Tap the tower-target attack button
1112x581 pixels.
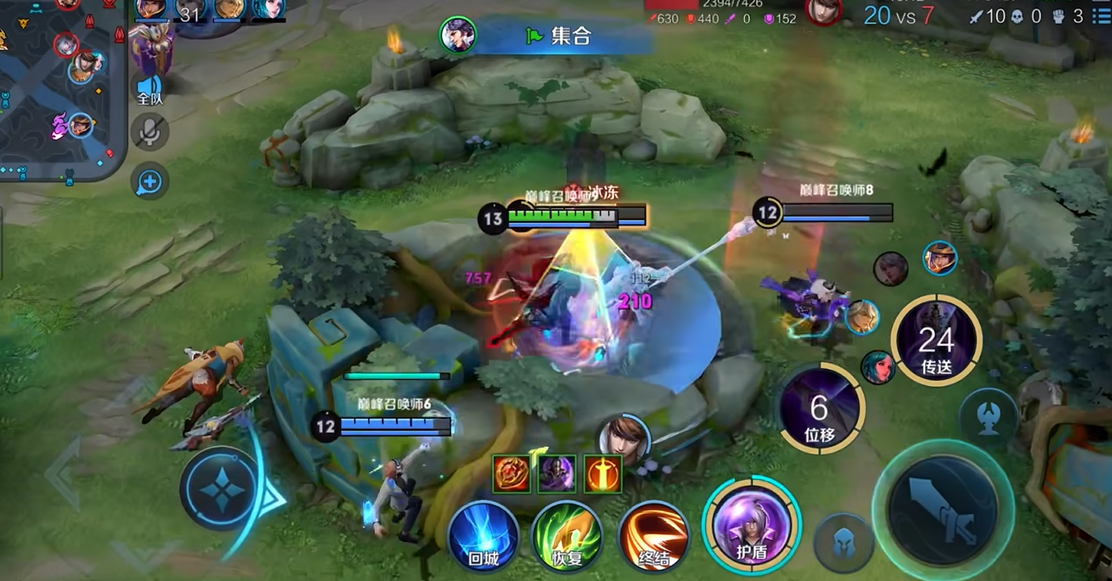988,416
